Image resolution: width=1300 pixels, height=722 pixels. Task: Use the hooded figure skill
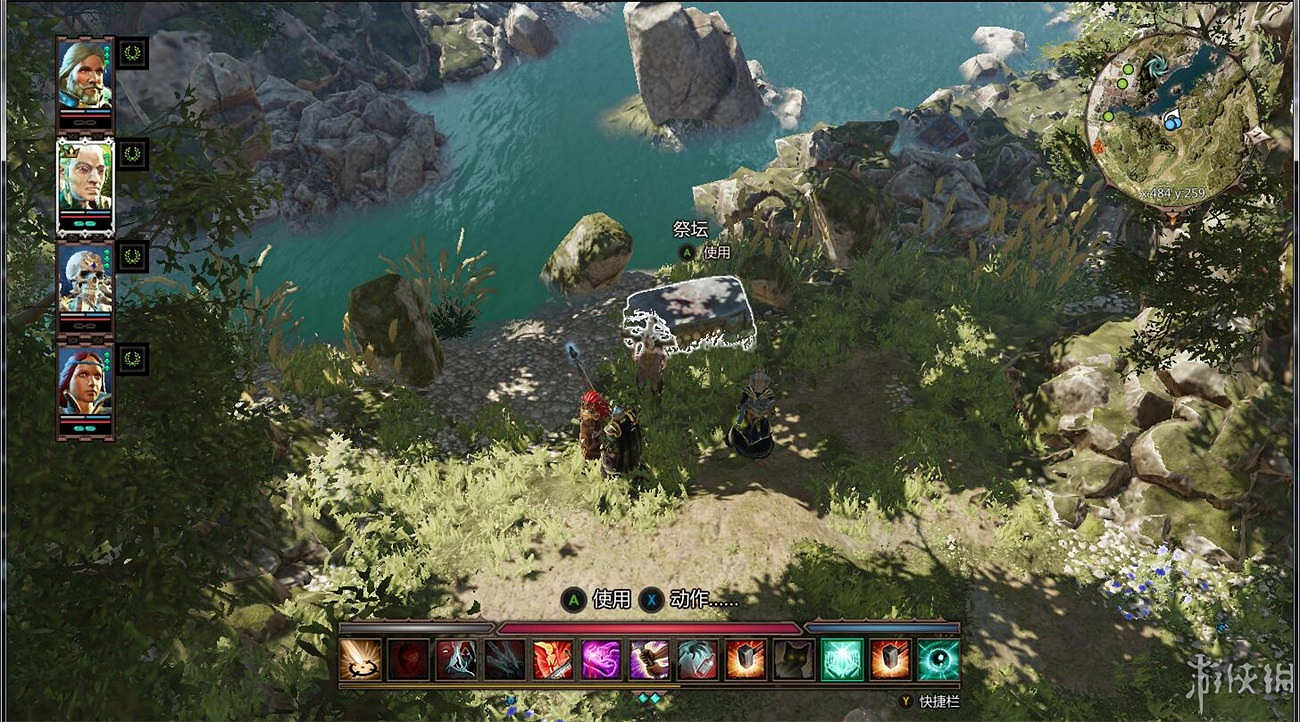[456, 660]
